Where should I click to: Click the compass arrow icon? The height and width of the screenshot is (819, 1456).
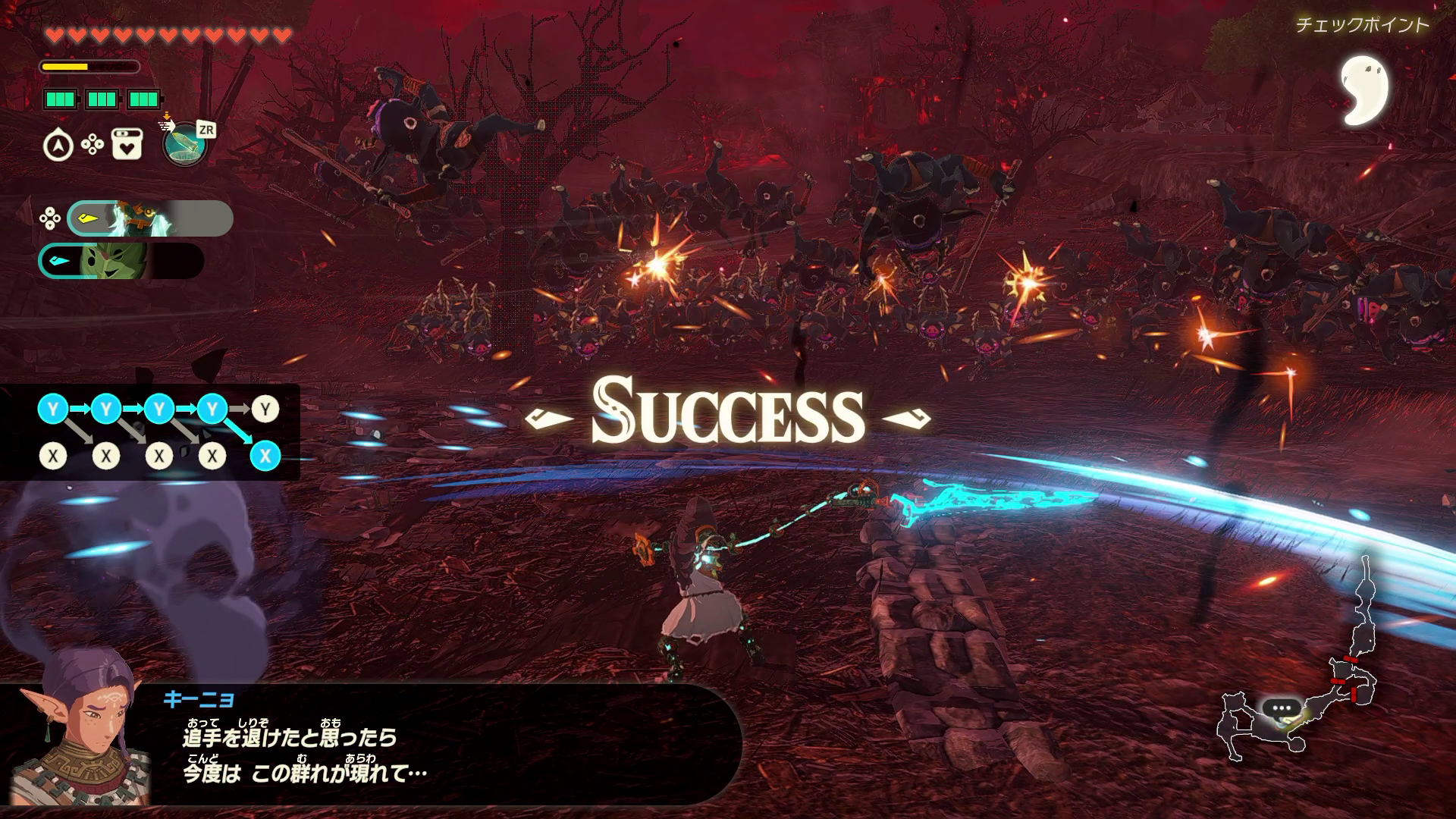[x=58, y=146]
